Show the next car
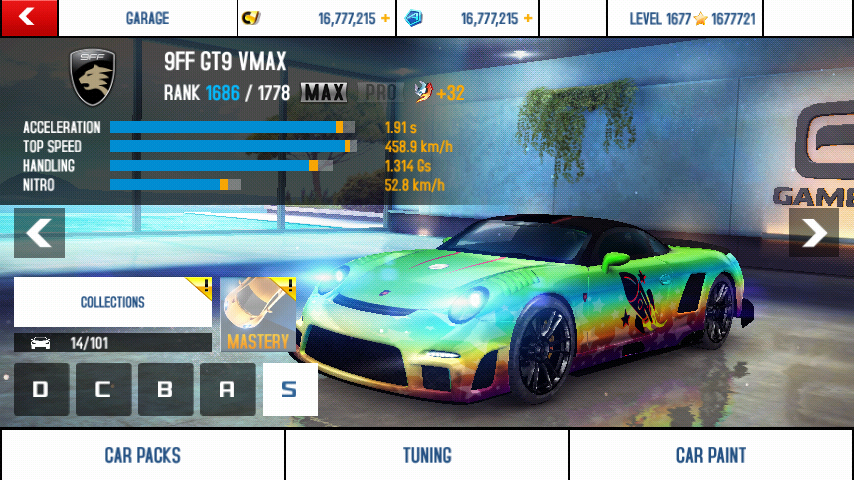854x480 pixels. [x=813, y=233]
